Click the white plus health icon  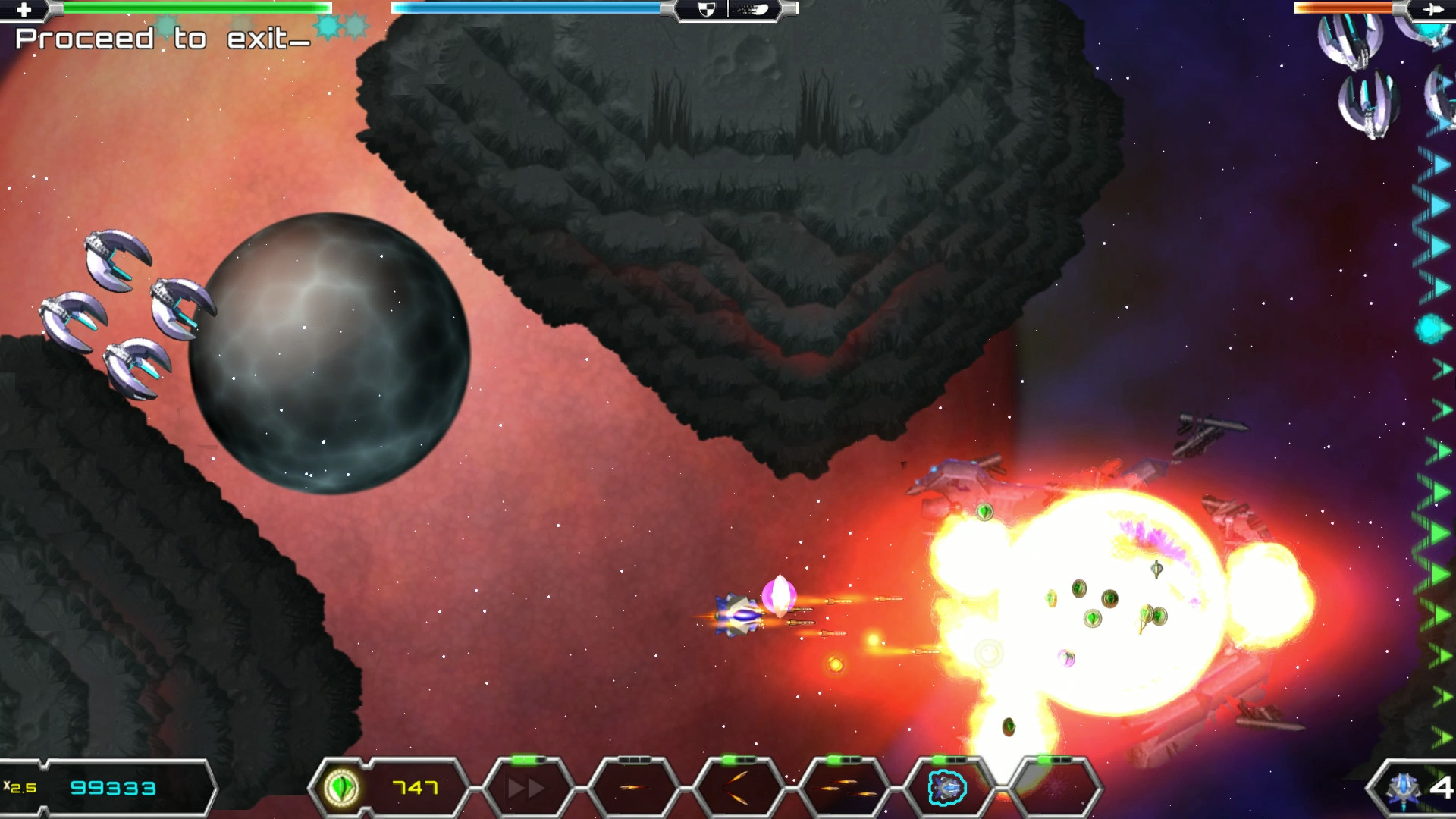24,9
